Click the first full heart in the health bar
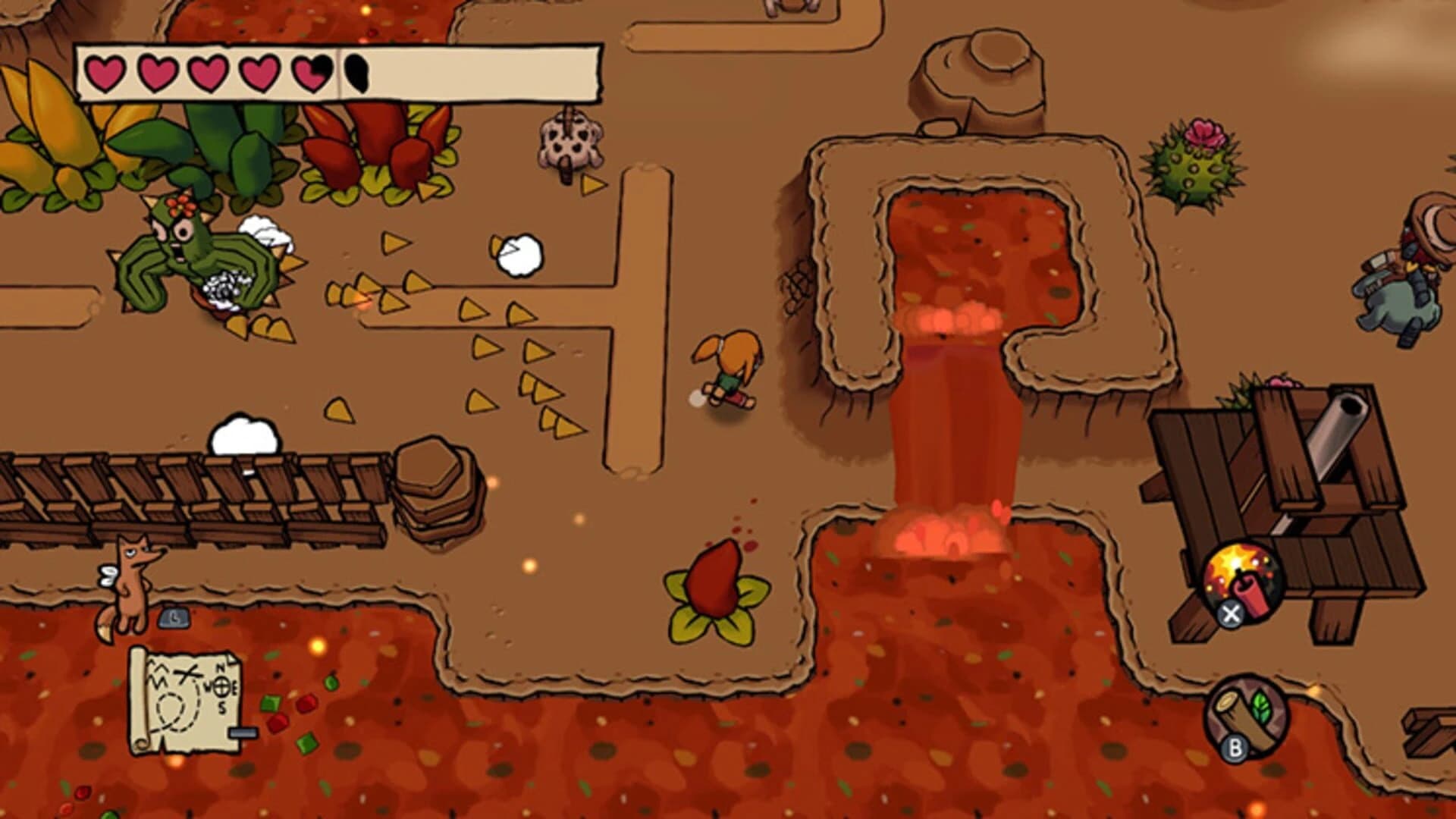This screenshot has height=819, width=1456. tap(105, 72)
